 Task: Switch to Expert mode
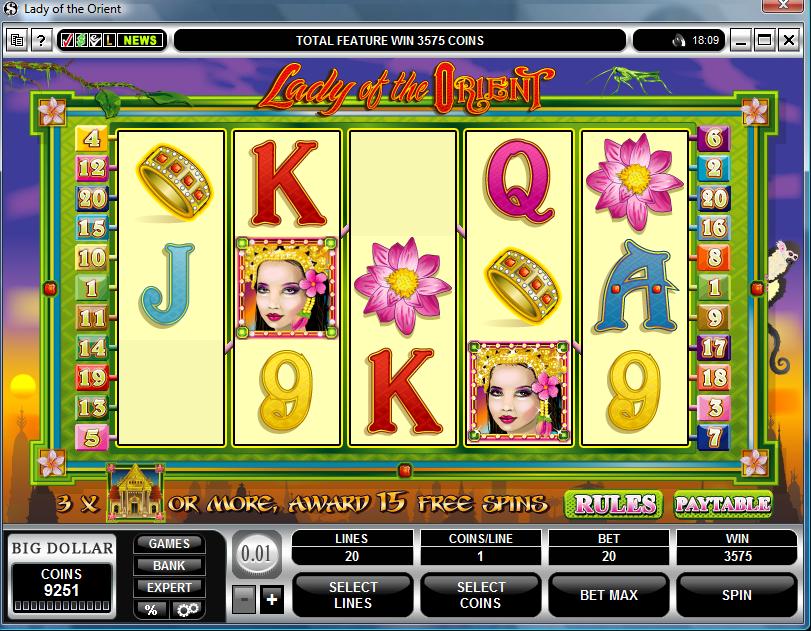point(169,587)
